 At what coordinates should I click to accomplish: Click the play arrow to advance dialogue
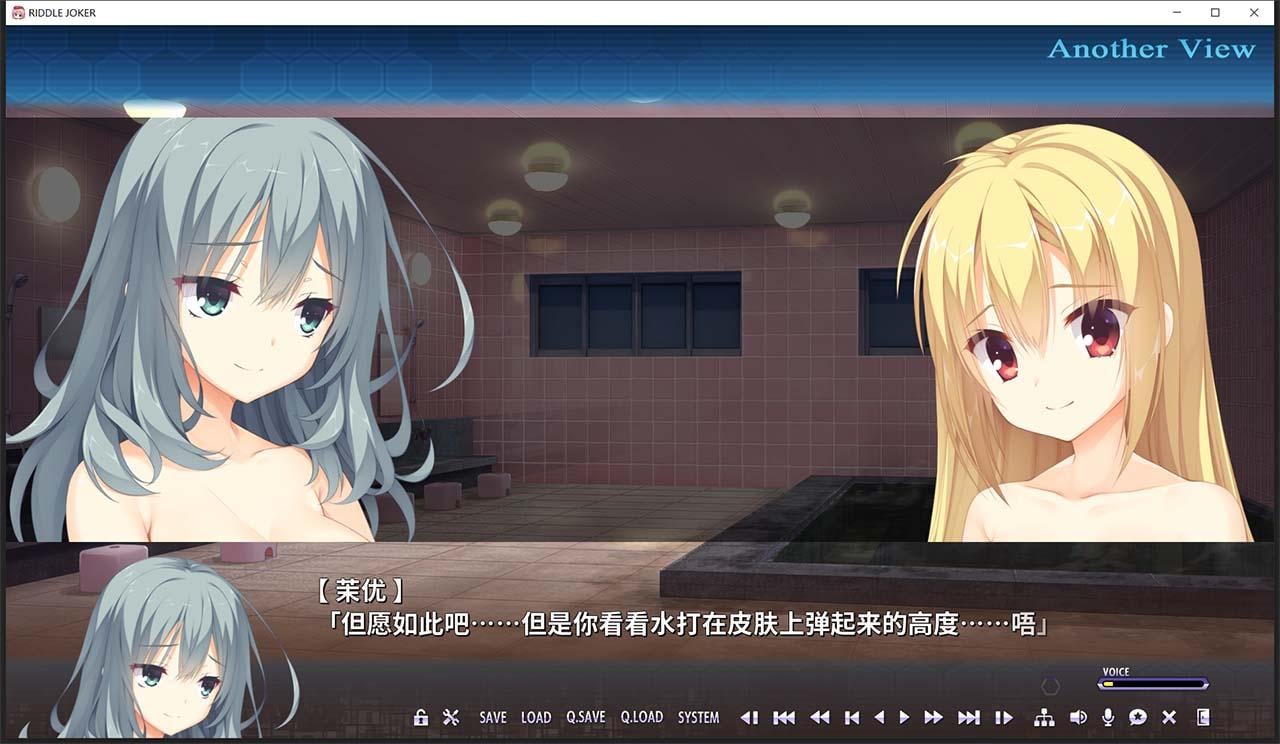coord(903,717)
